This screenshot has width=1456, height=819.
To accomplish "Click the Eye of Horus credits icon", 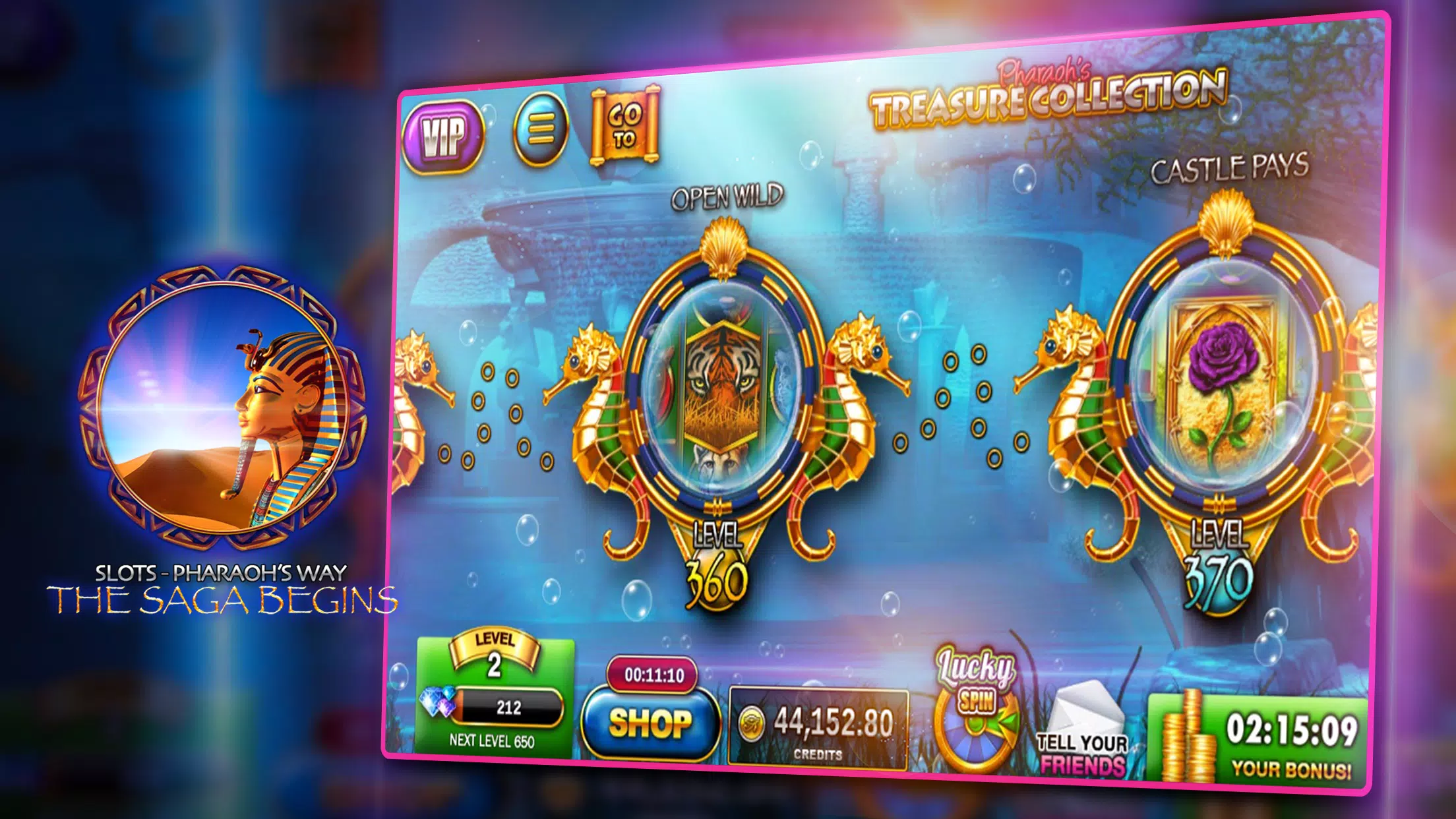I will pyautogui.click(x=752, y=722).
